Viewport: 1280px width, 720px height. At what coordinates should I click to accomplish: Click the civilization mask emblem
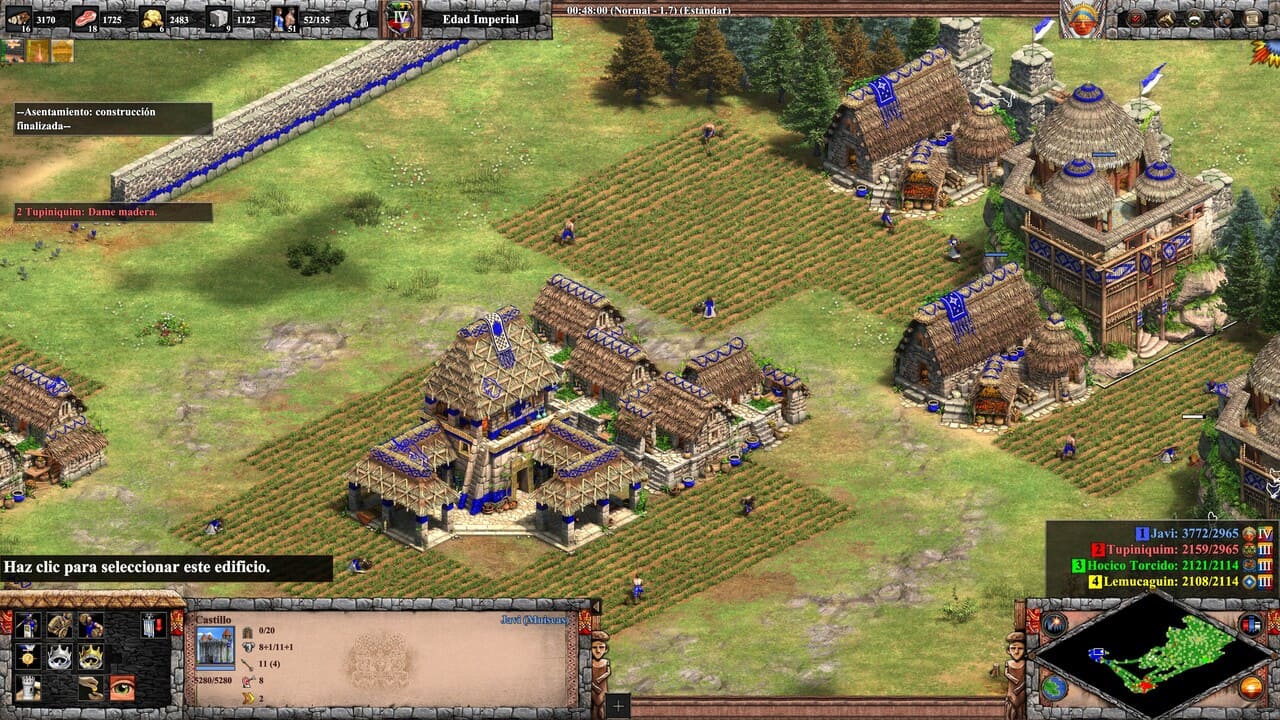click(x=1081, y=19)
